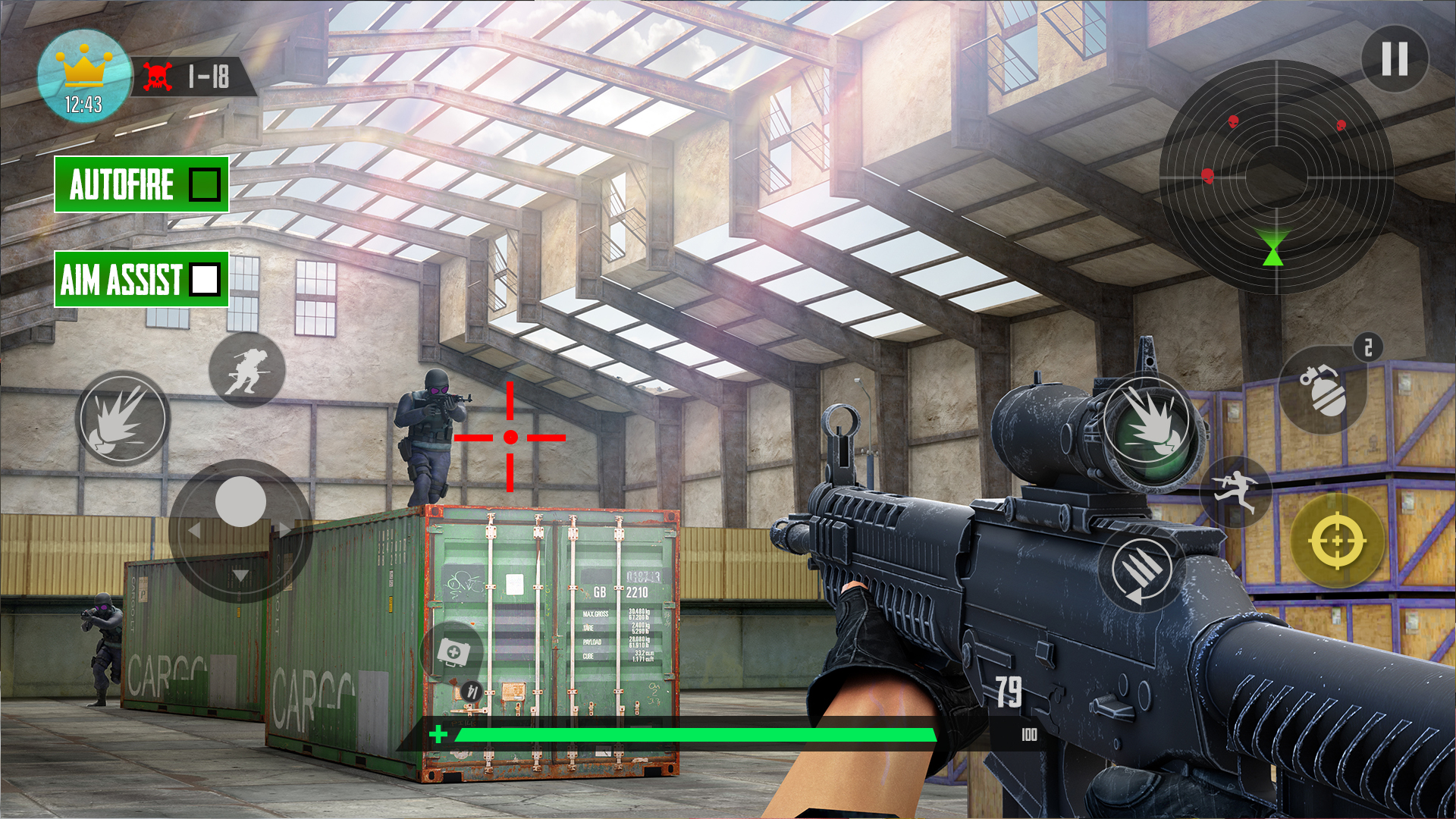Enable the AIM ASSIST checkbox
This screenshot has height=819, width=1456.
coord(205,281)
